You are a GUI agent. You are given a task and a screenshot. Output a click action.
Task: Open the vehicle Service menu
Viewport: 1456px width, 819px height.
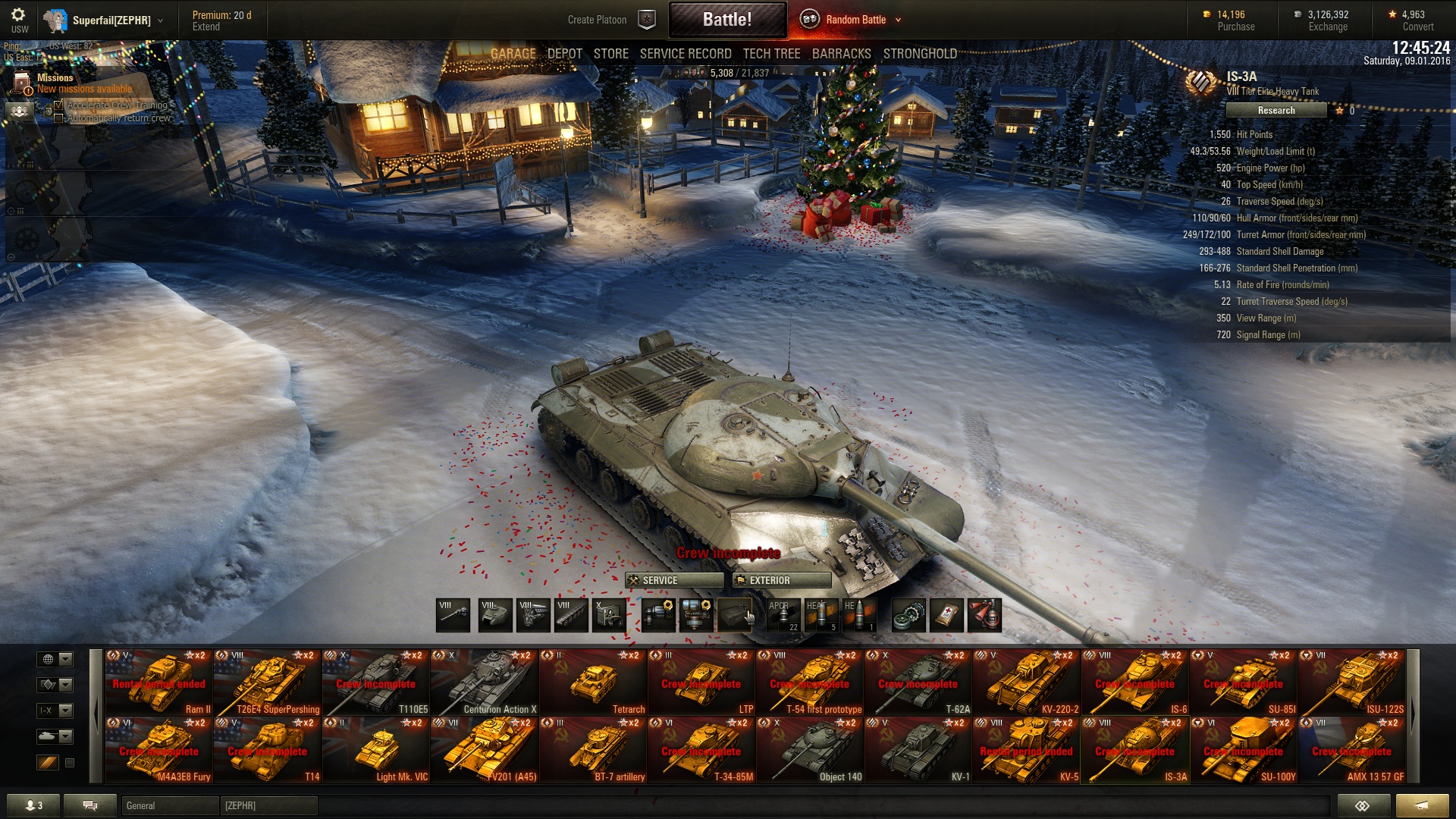tap(673, 580)
